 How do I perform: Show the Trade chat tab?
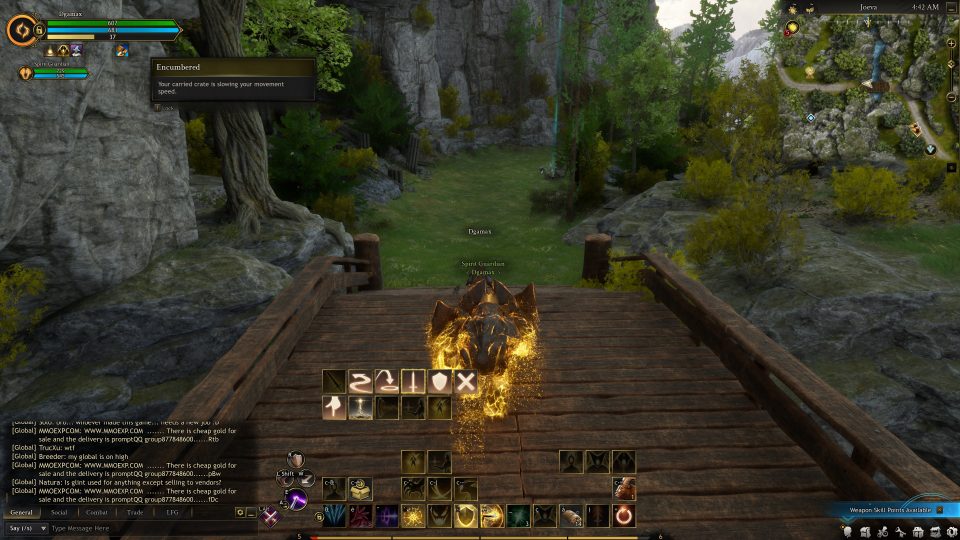pyautogui.click(x=135, y=512)
